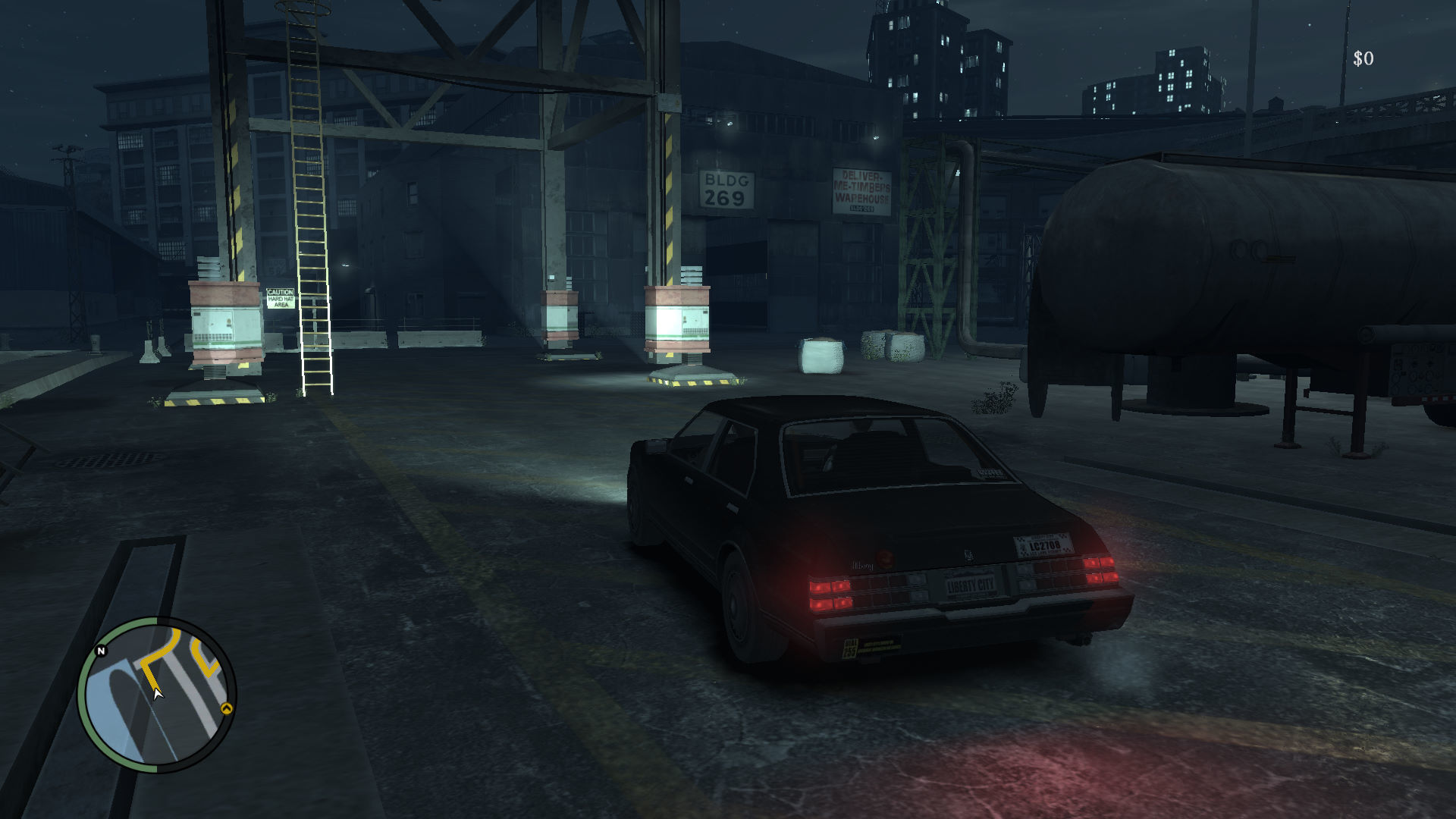Select the yellow objective blip on the radar
Viewport: 1456px width, 819px height.
226,708
